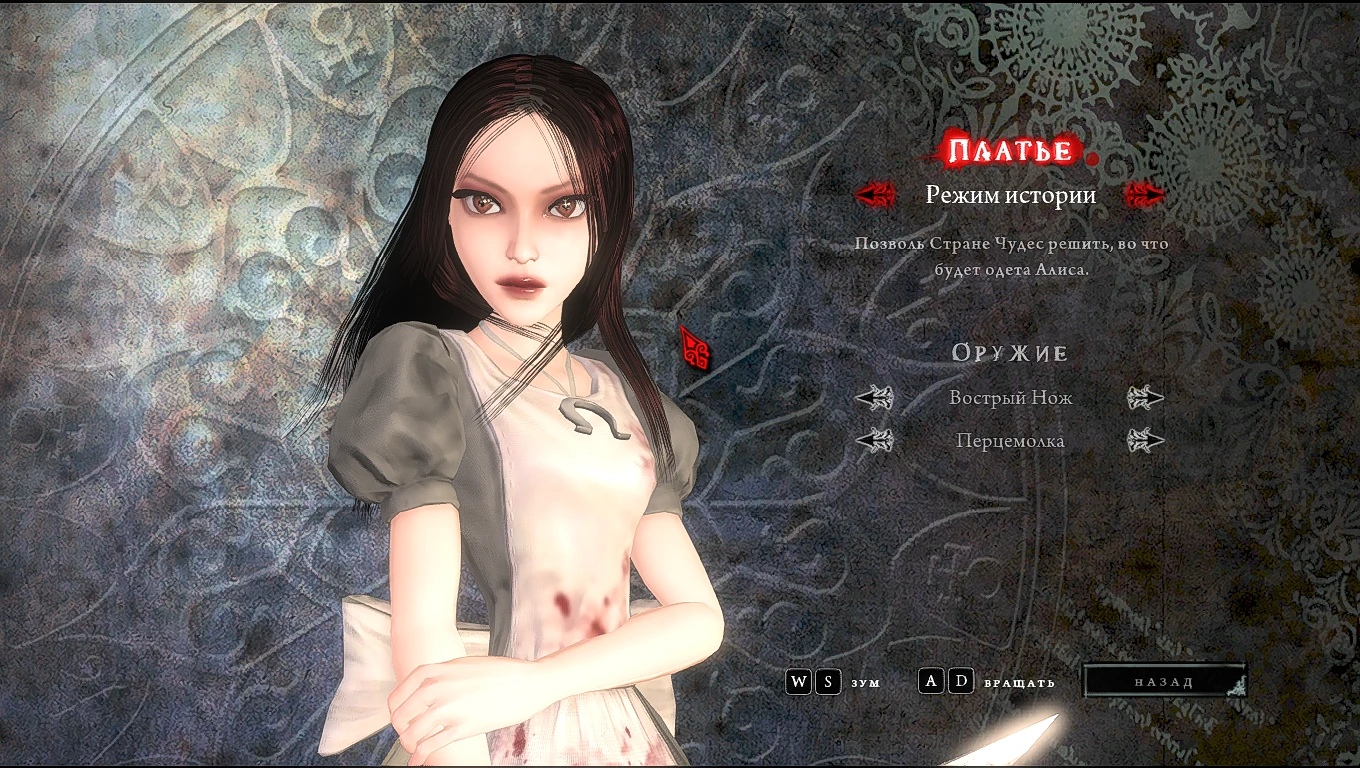The height and width of the screenshot is (768, 1360).
Task: Click the dress description text about Страна Чудес
Action: coord(1011,254)
